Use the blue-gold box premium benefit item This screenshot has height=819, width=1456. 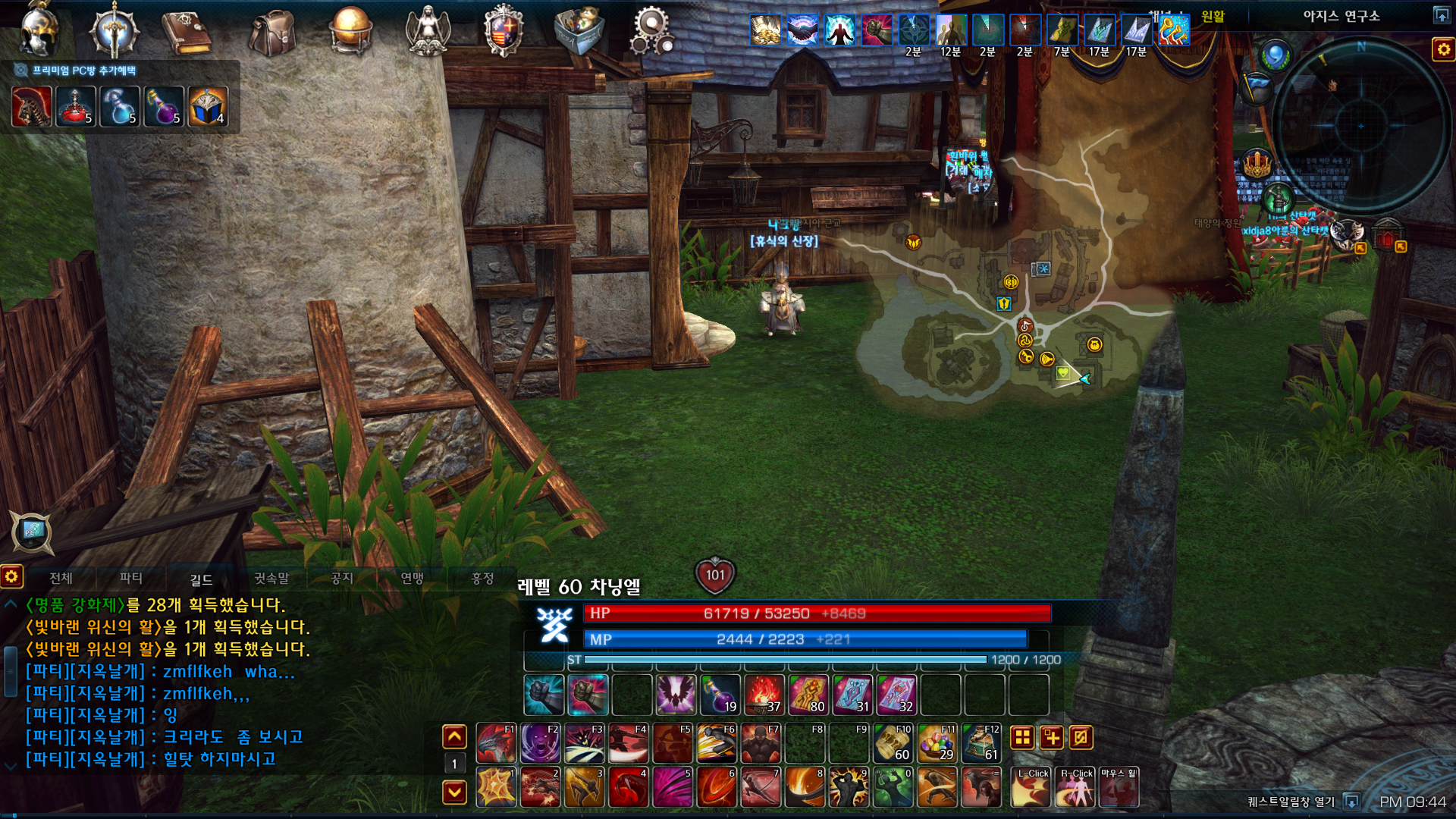point(208,106)
